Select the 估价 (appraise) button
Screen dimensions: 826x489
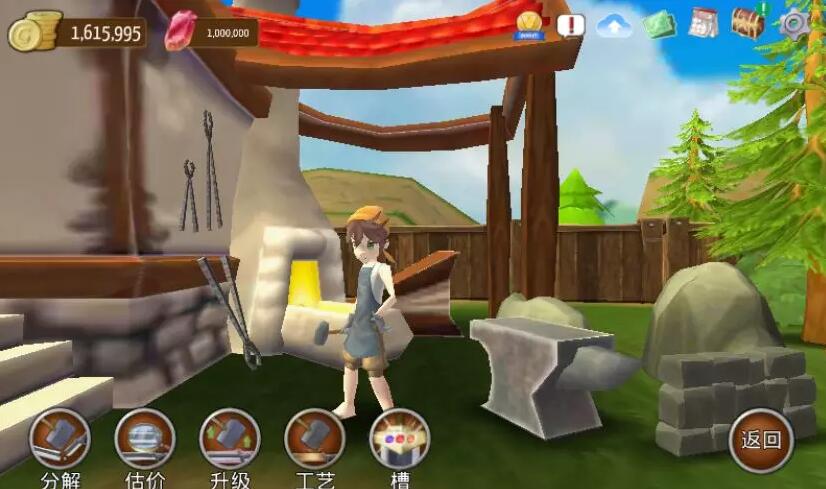pos(145,439)
